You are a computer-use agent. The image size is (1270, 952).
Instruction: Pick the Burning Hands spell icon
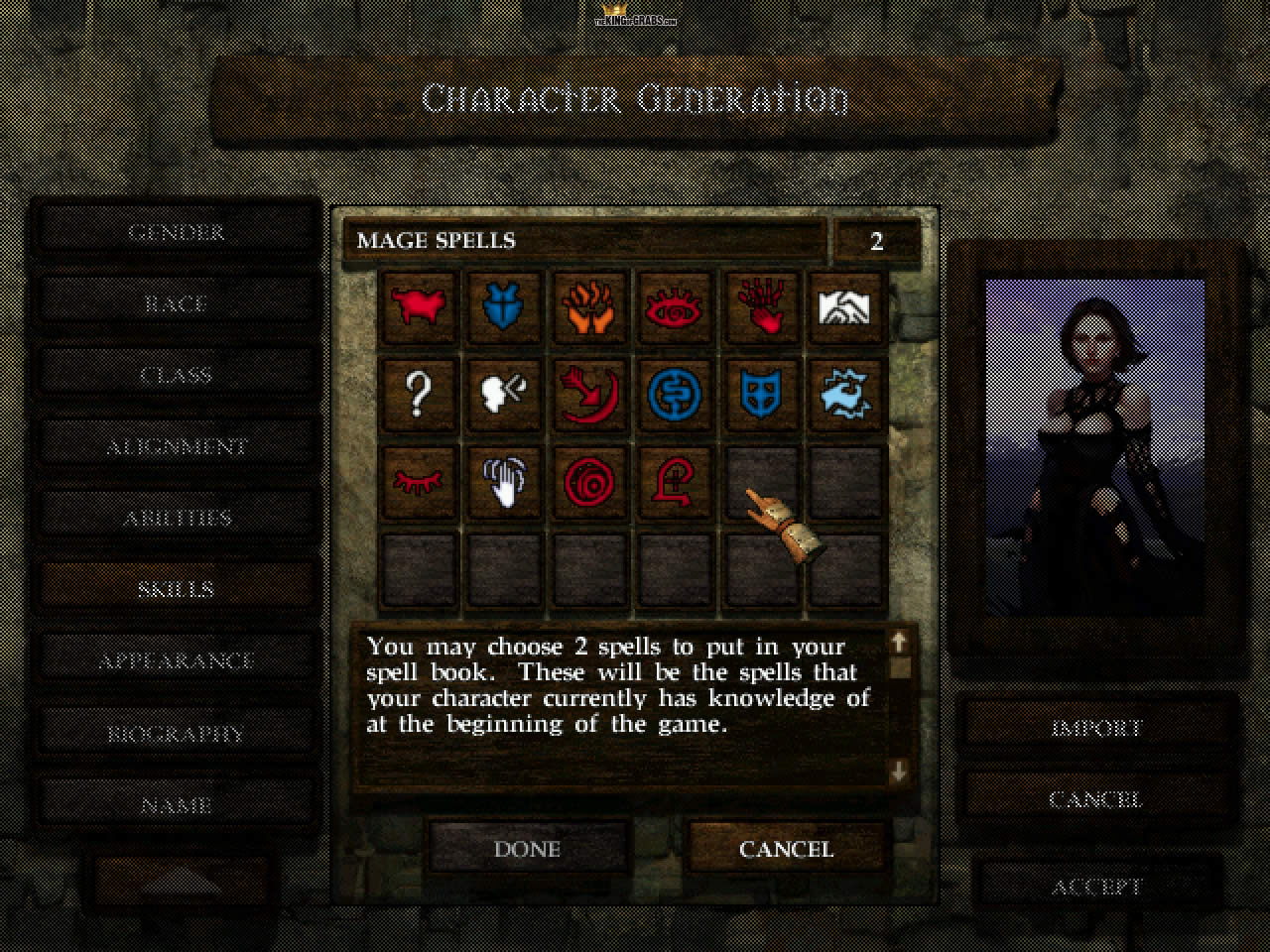(x=590, y=308)
